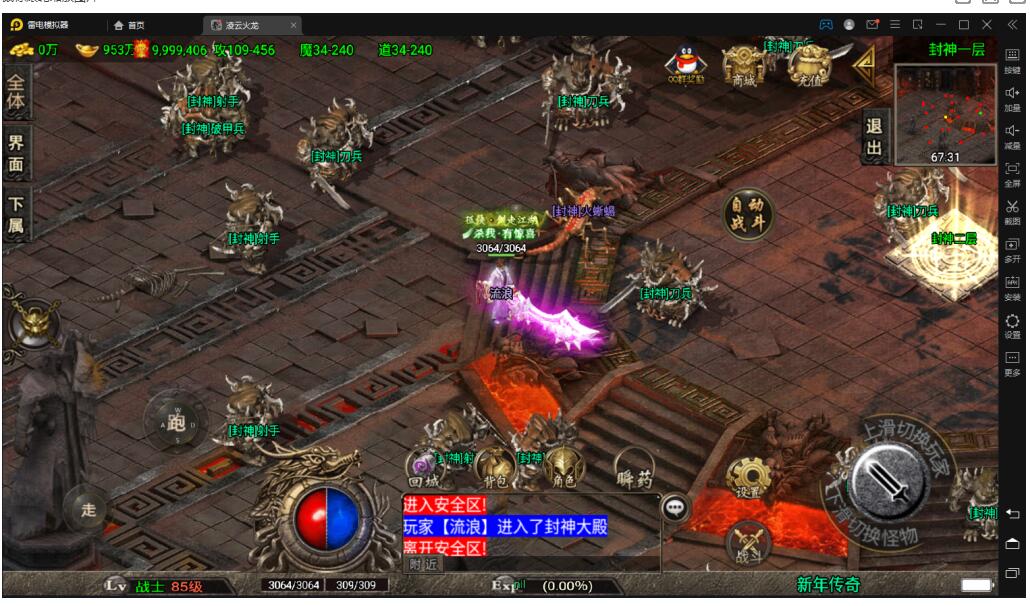Viewport: 1030px width, 606px height.
Task: Open the 背包 backpack
Action: tap(492, 467)
